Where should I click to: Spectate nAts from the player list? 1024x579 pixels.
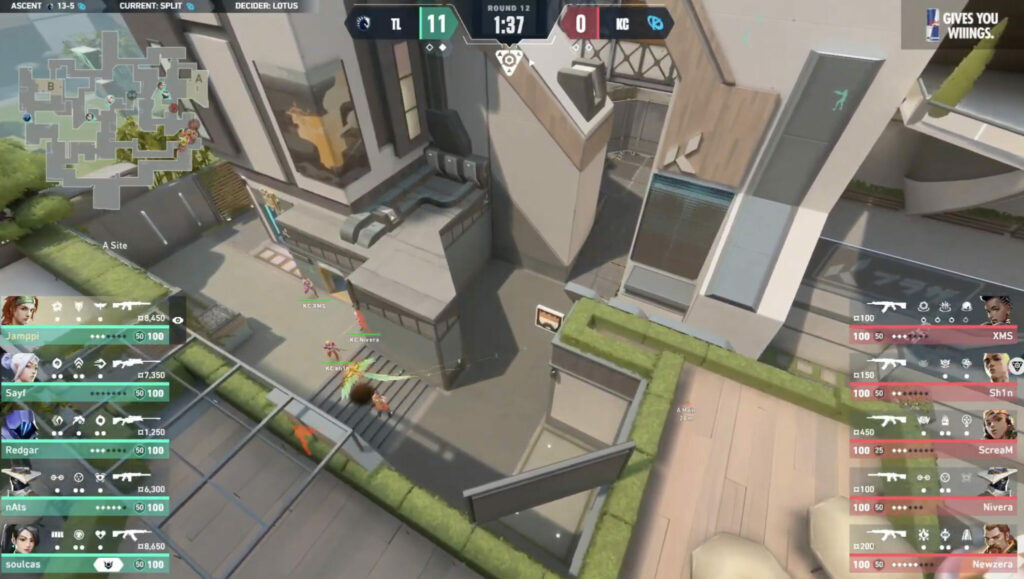coord(85,492)
